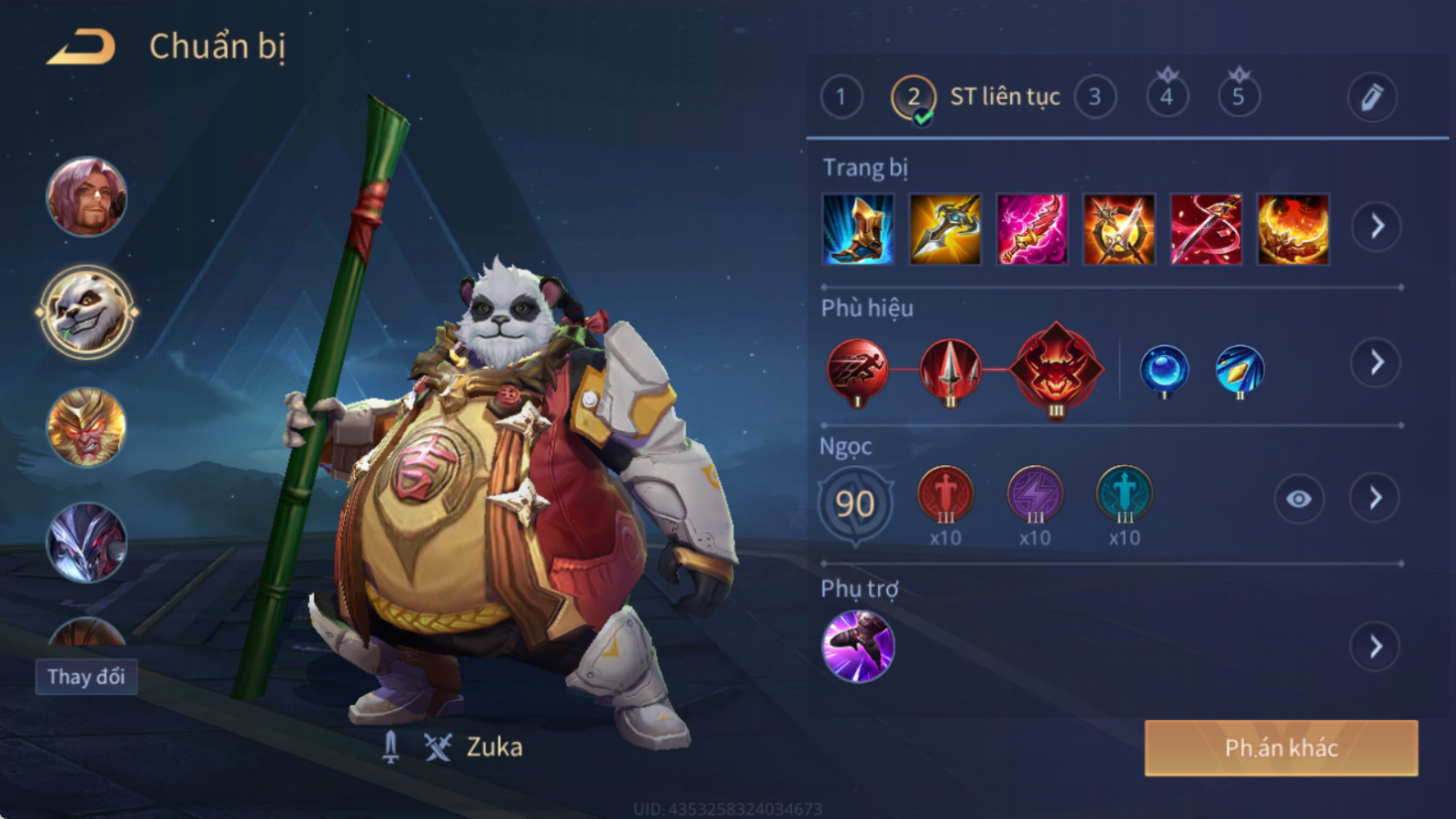This screenshot has width=1456, height=819.
Task: Open the Phụ trợ support spell arrow
Action: [x=1376, y=647]
